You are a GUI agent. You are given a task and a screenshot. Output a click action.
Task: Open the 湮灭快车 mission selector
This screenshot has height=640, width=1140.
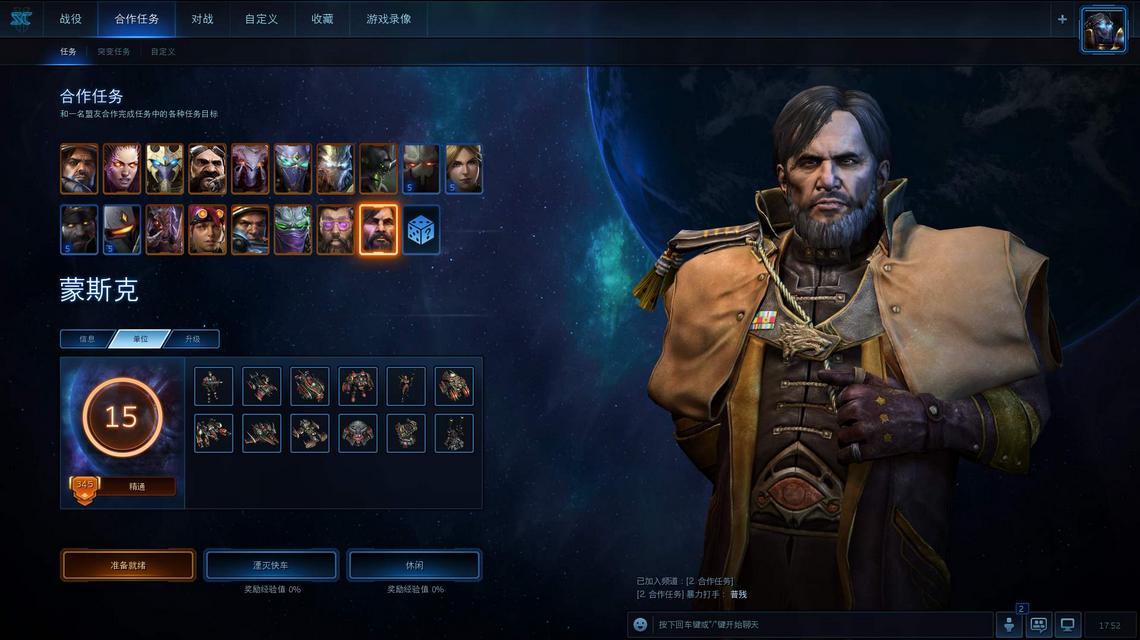pyautogui.click(x=271, y=565)
